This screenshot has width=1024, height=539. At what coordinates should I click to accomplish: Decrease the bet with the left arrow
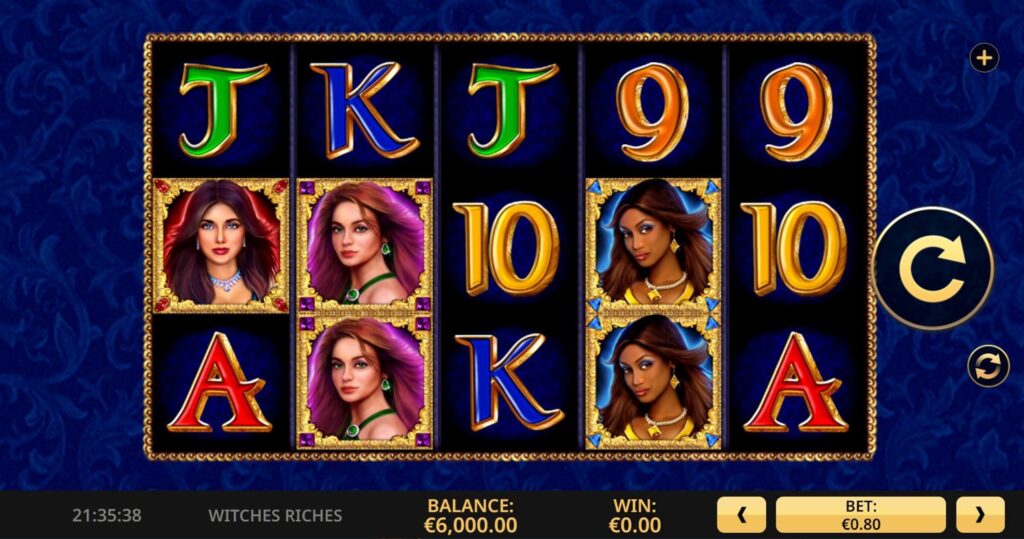coord(741,515)
